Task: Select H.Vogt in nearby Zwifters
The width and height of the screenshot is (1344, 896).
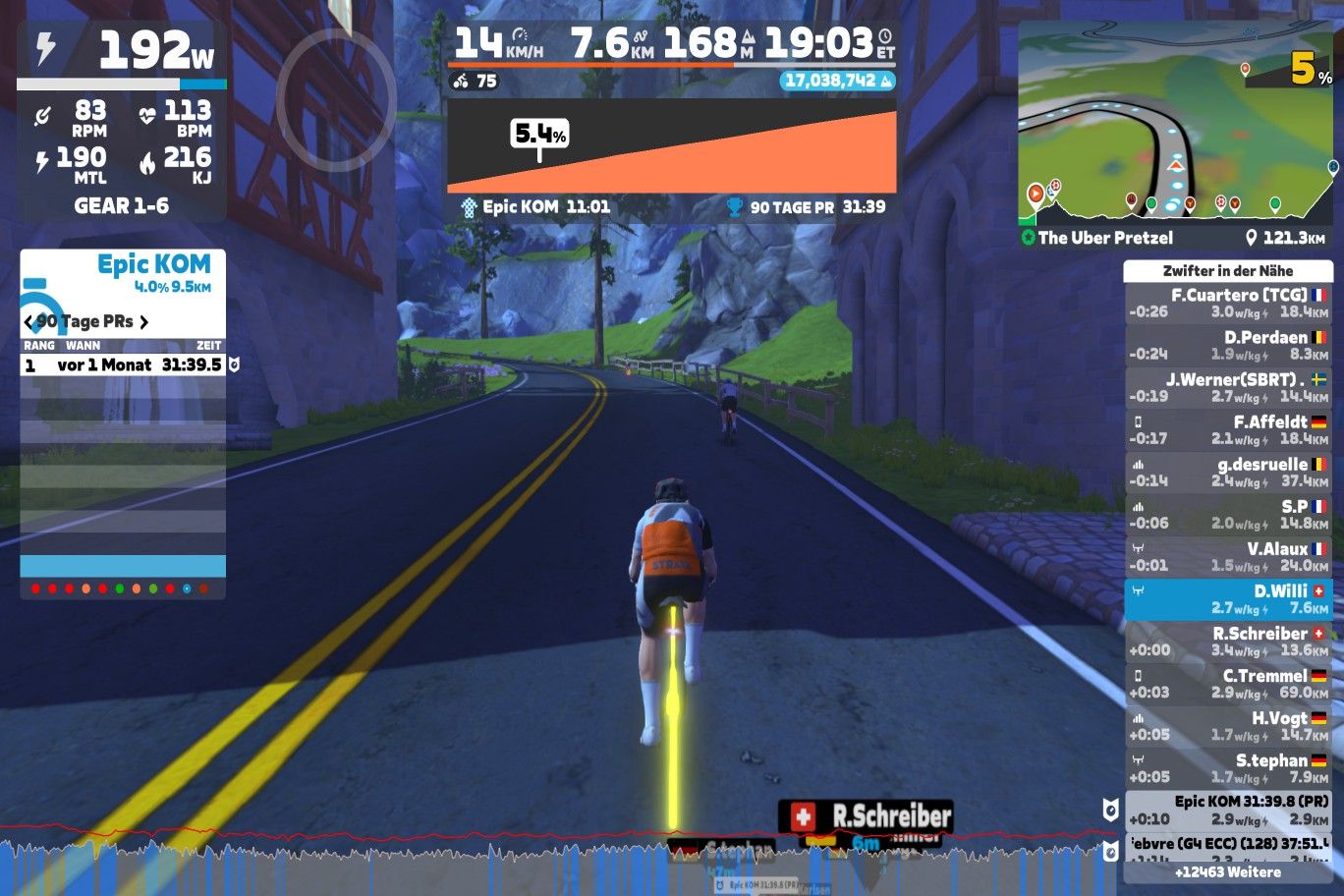Action: (1228, 725)
